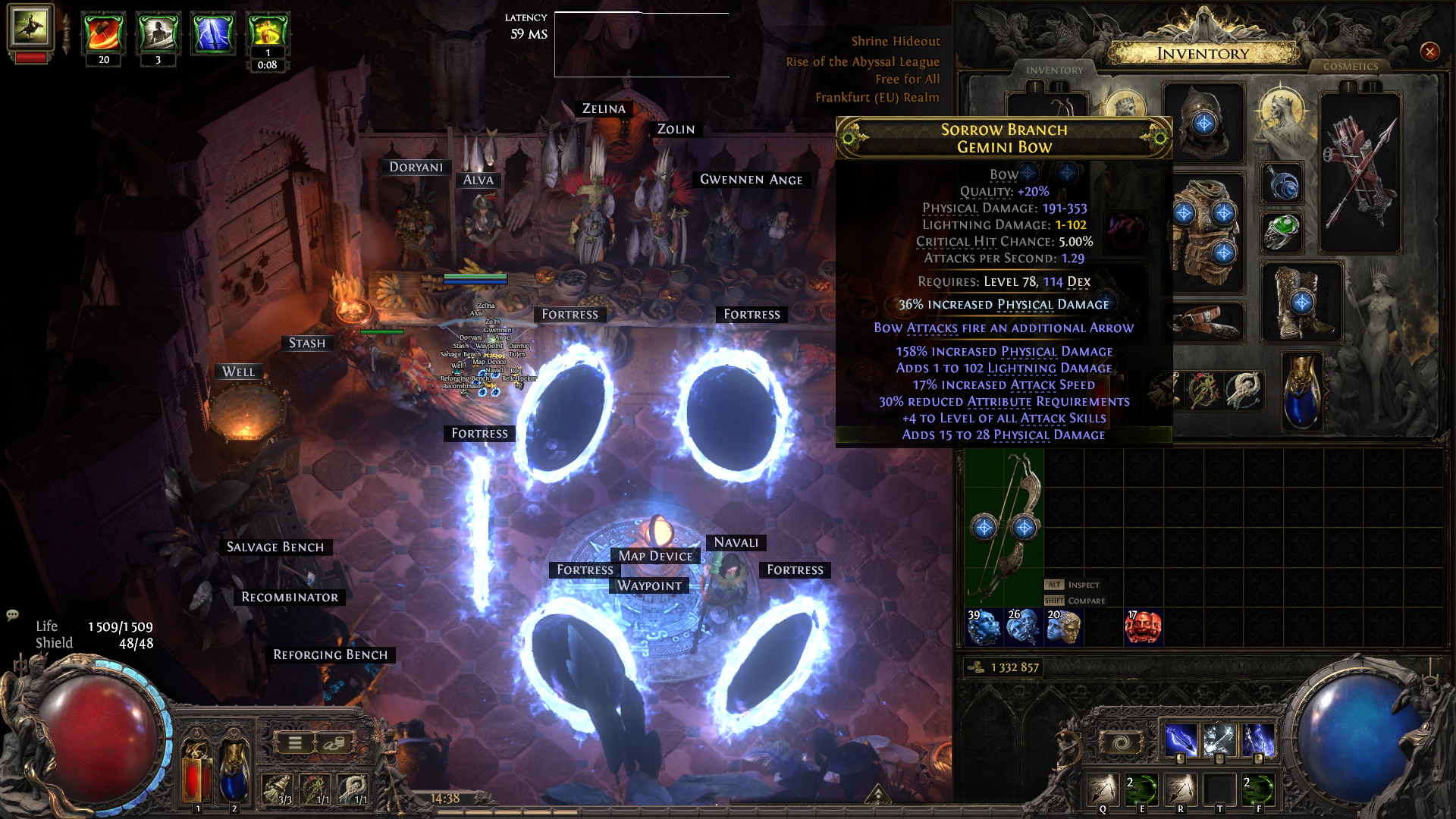Image resolution: width=1456 pixels, height=819 pixels.
Task: Select the equipped hooded helmet
Action: (1203, 121)
